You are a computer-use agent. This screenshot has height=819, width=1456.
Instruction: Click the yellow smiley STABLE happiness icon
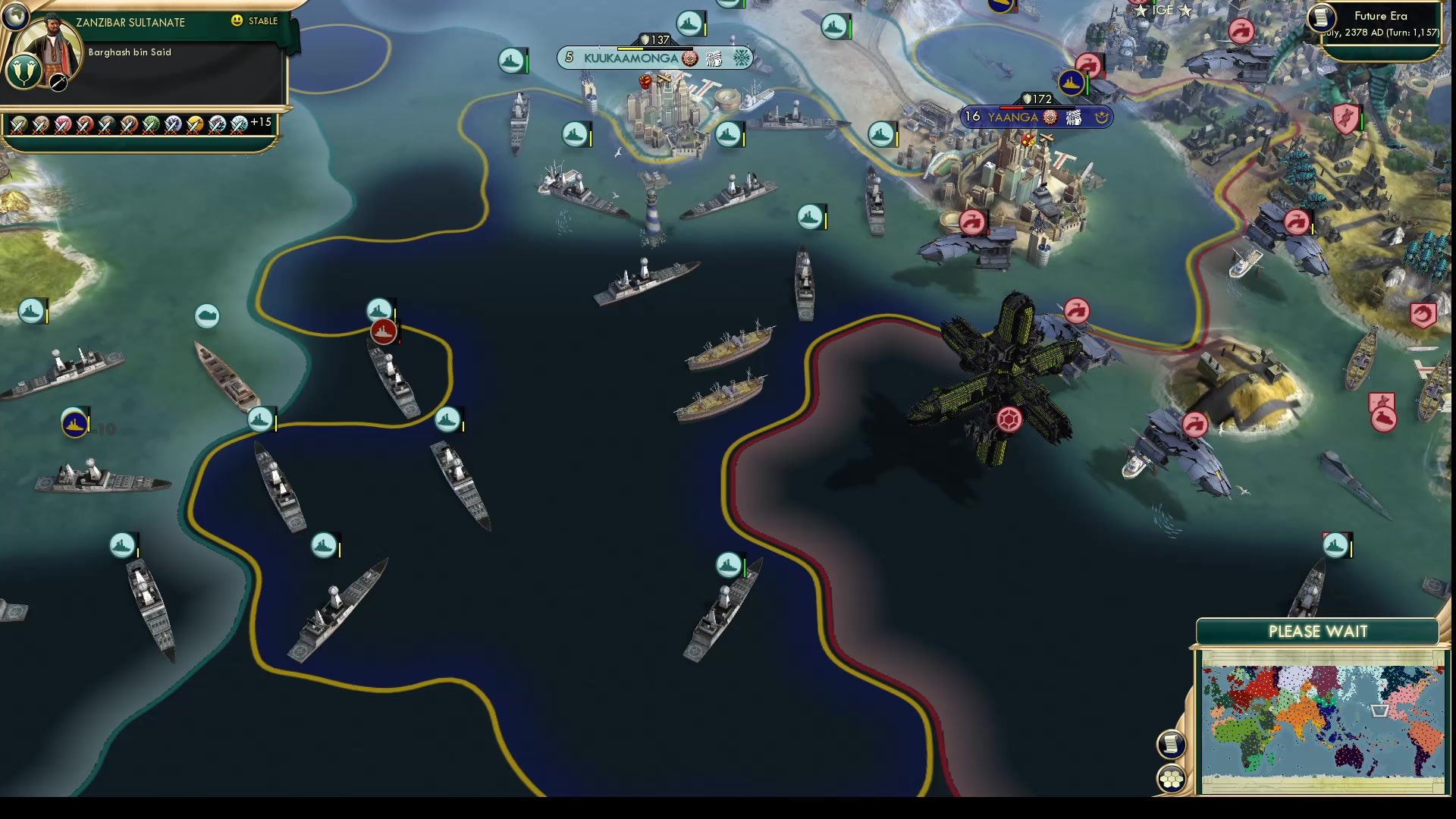pyautogui.click(x=236, y=20)
